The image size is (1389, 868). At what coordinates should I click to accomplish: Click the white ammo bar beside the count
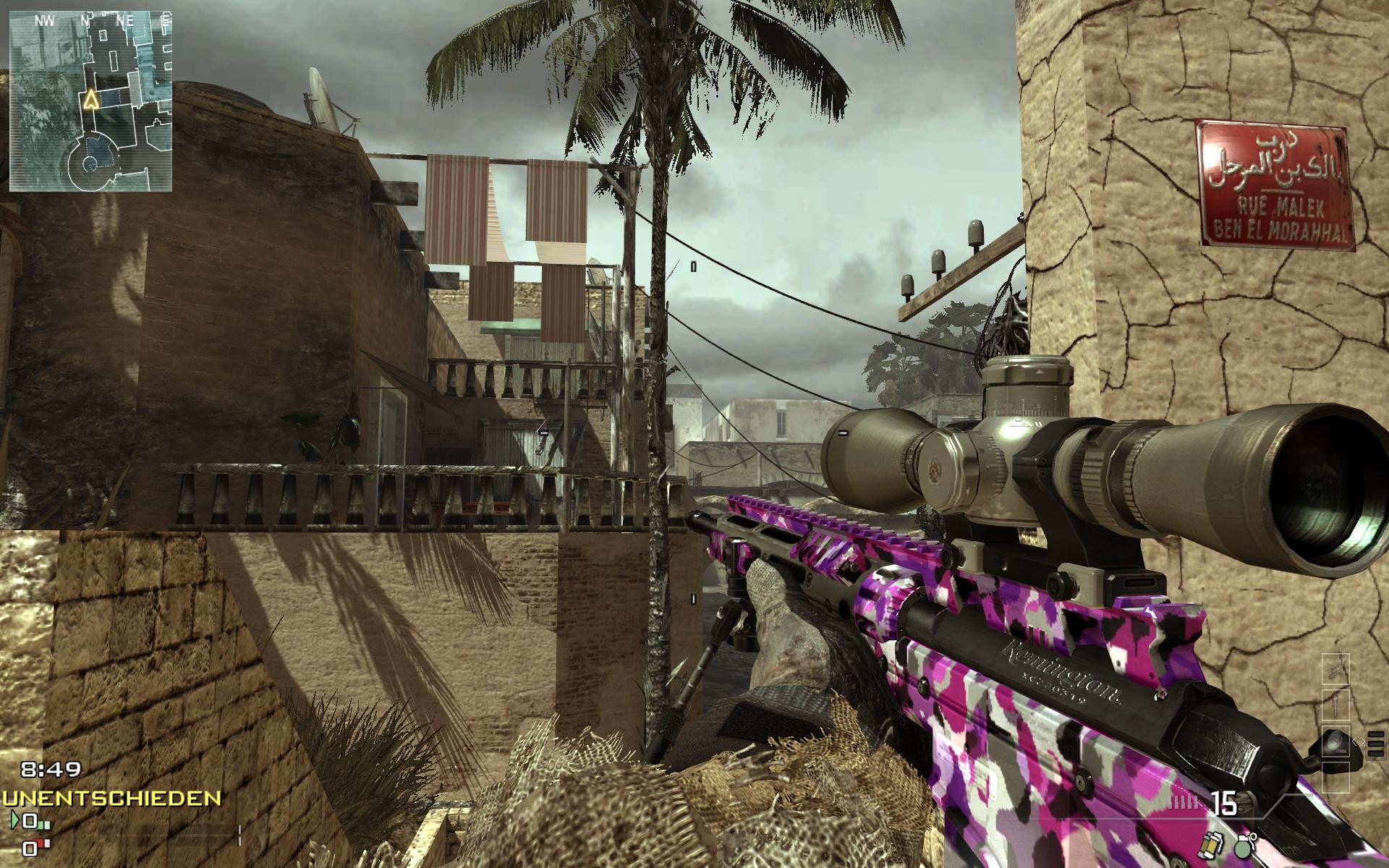coord(1181,801)
